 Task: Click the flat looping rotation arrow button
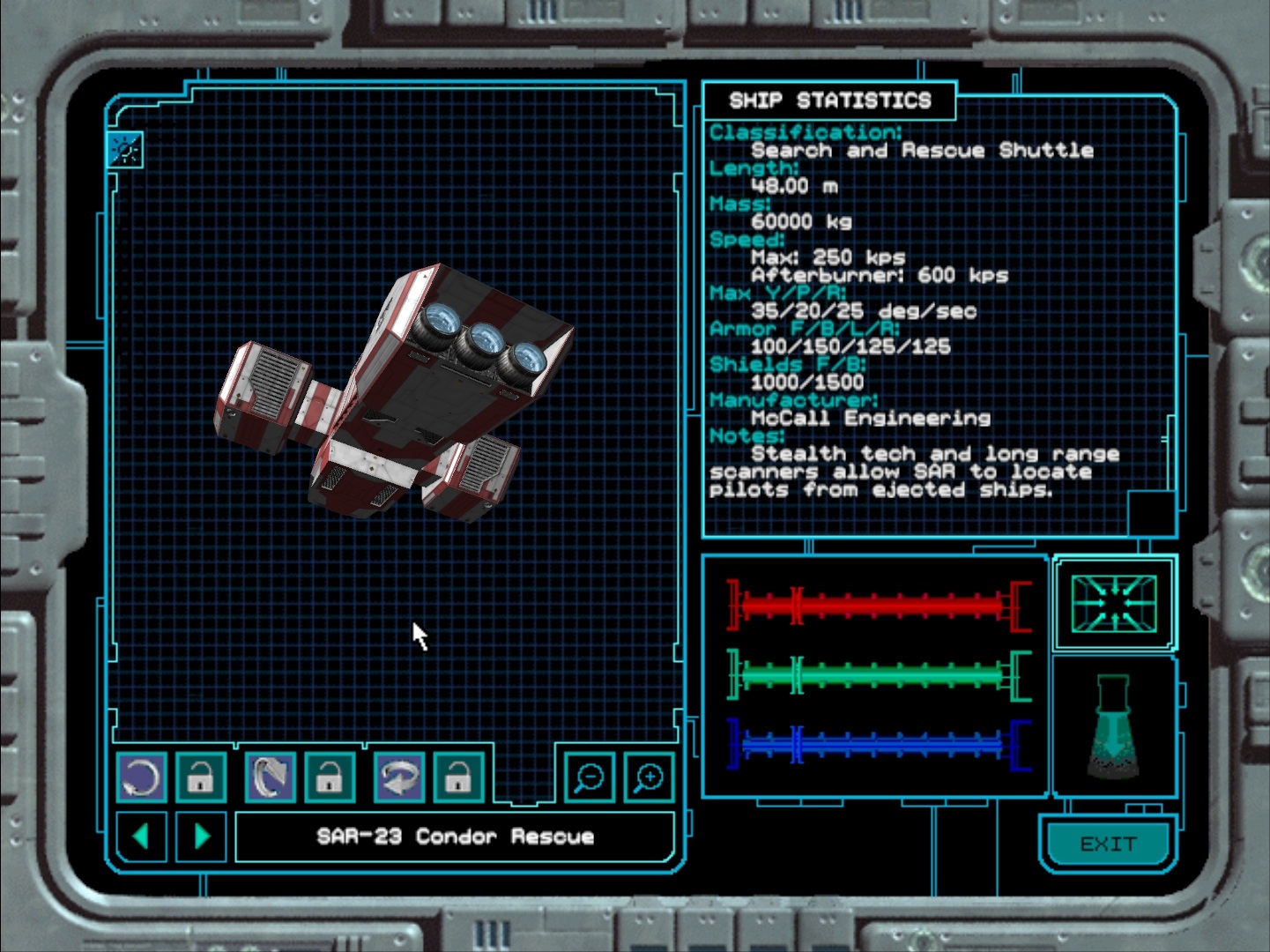399,777
